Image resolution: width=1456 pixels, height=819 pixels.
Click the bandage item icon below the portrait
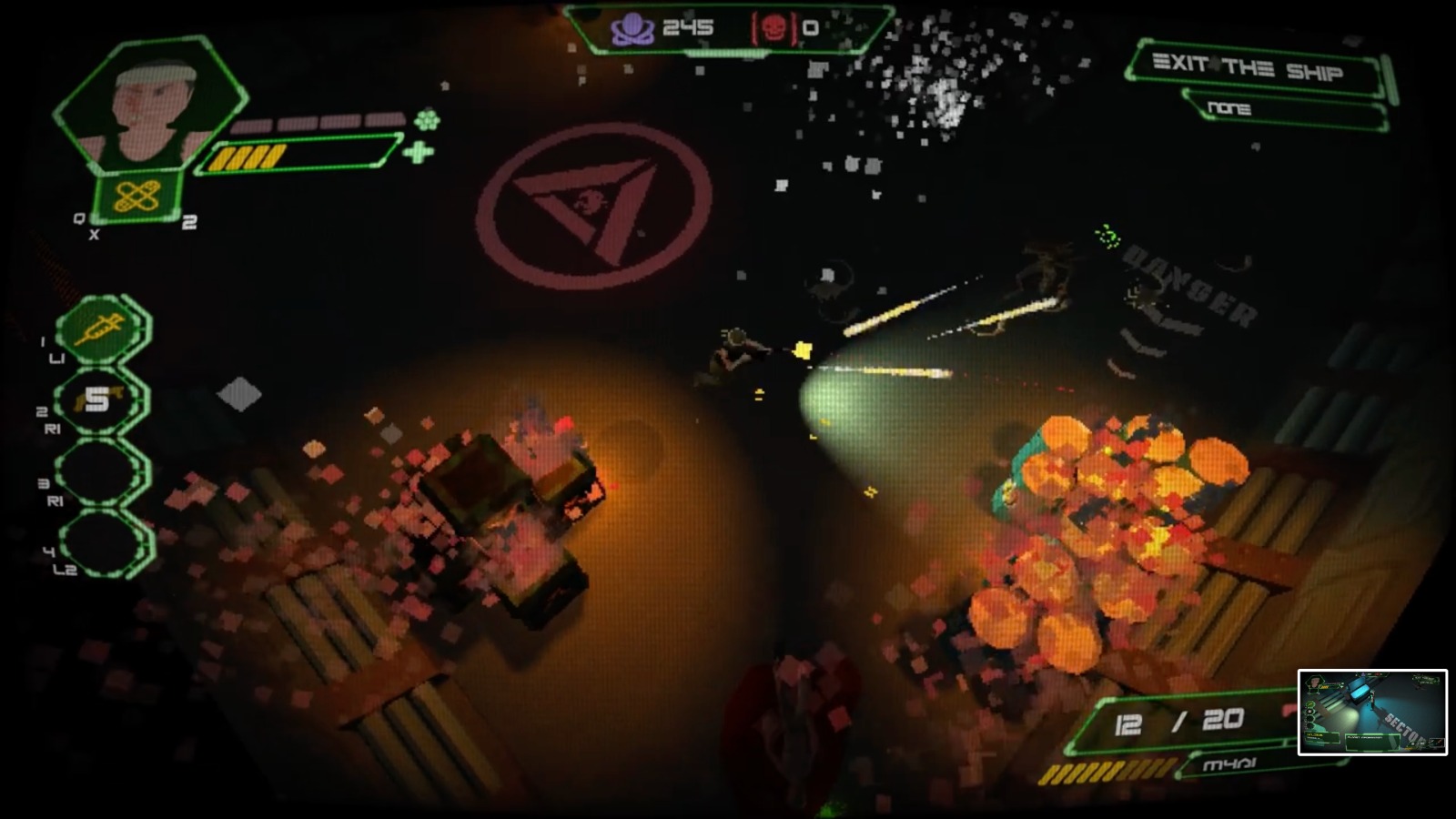136,194
